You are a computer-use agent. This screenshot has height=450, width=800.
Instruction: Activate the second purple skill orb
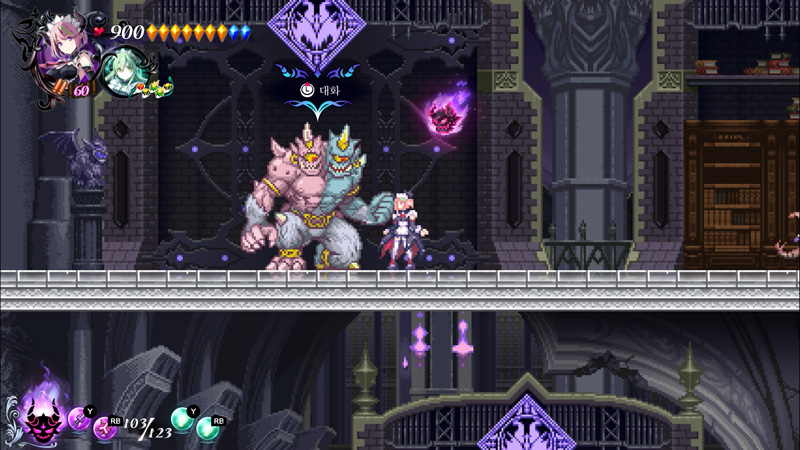tap(103, 429)
